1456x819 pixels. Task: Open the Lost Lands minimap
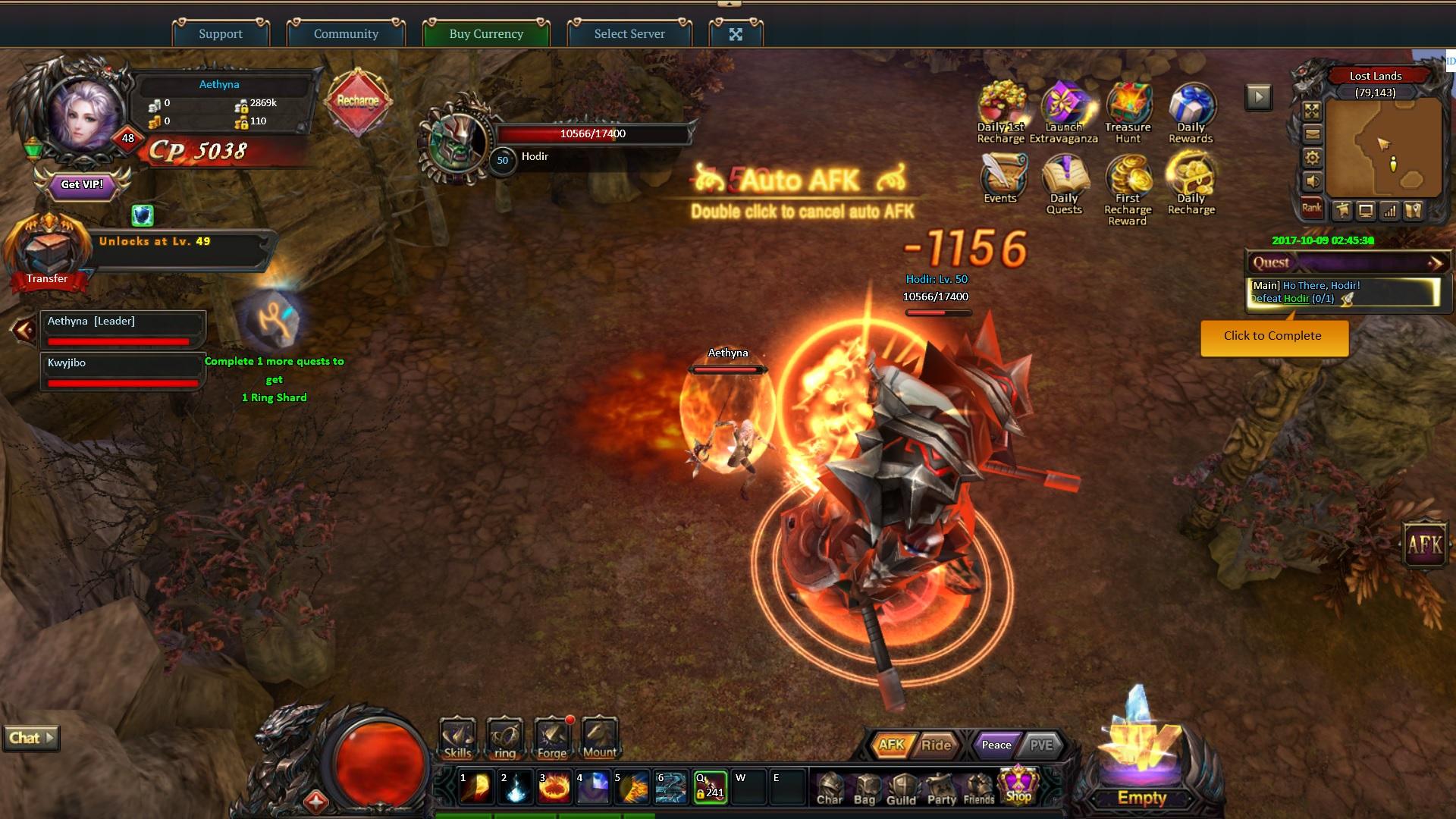(1384, 148)
